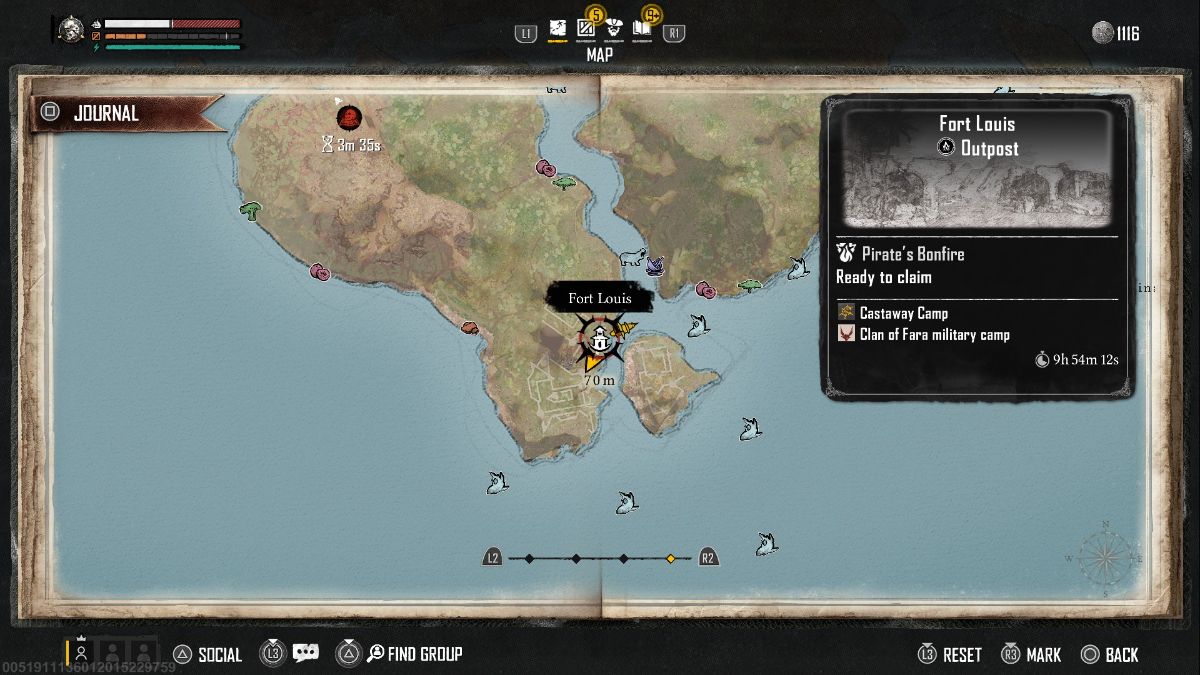Select the purple shipwreck map marker
Image resolution: width=1200 pixels, height=675 pixels.
tap(656, 264)
